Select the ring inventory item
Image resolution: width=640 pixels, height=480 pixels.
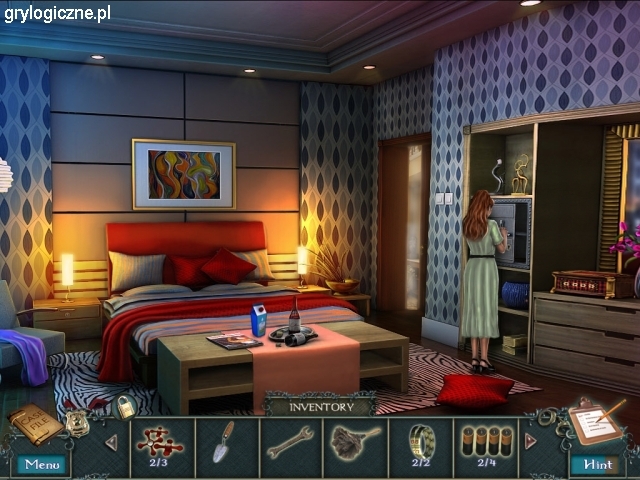click(421, 442)
